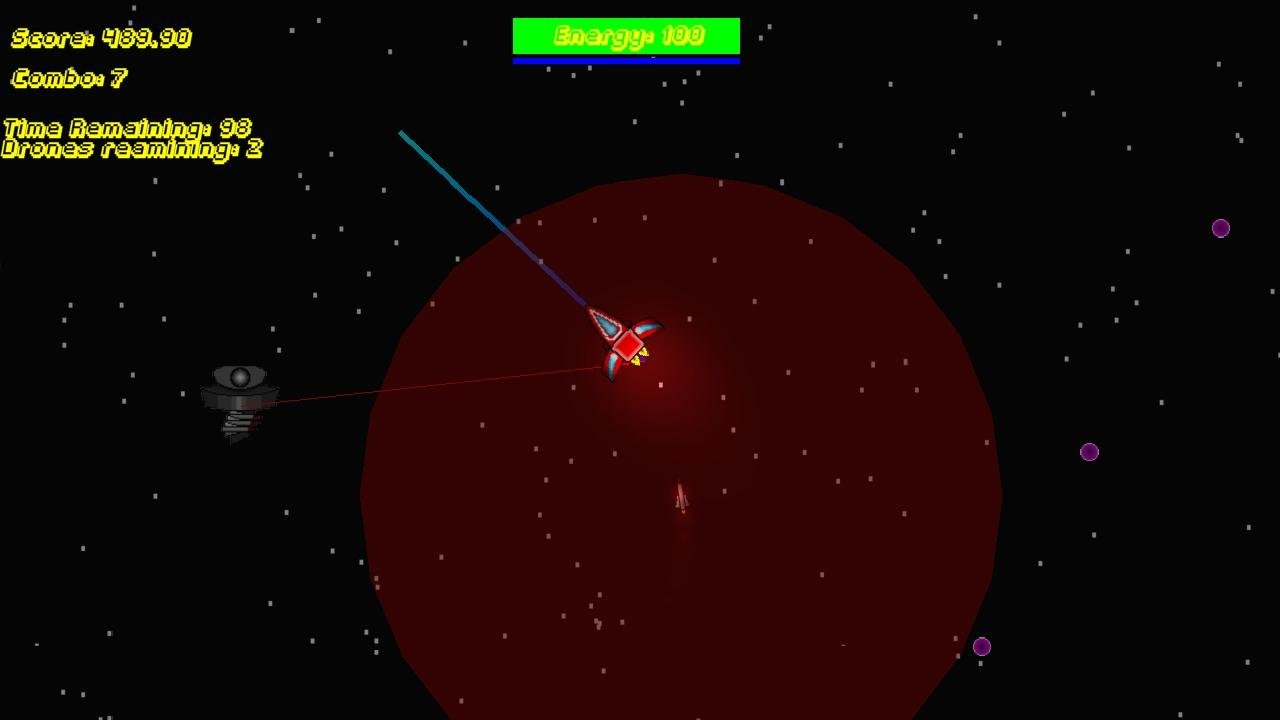Select the purple orb on the right edge
The image size is (1280, 720).
point(1088,452)
